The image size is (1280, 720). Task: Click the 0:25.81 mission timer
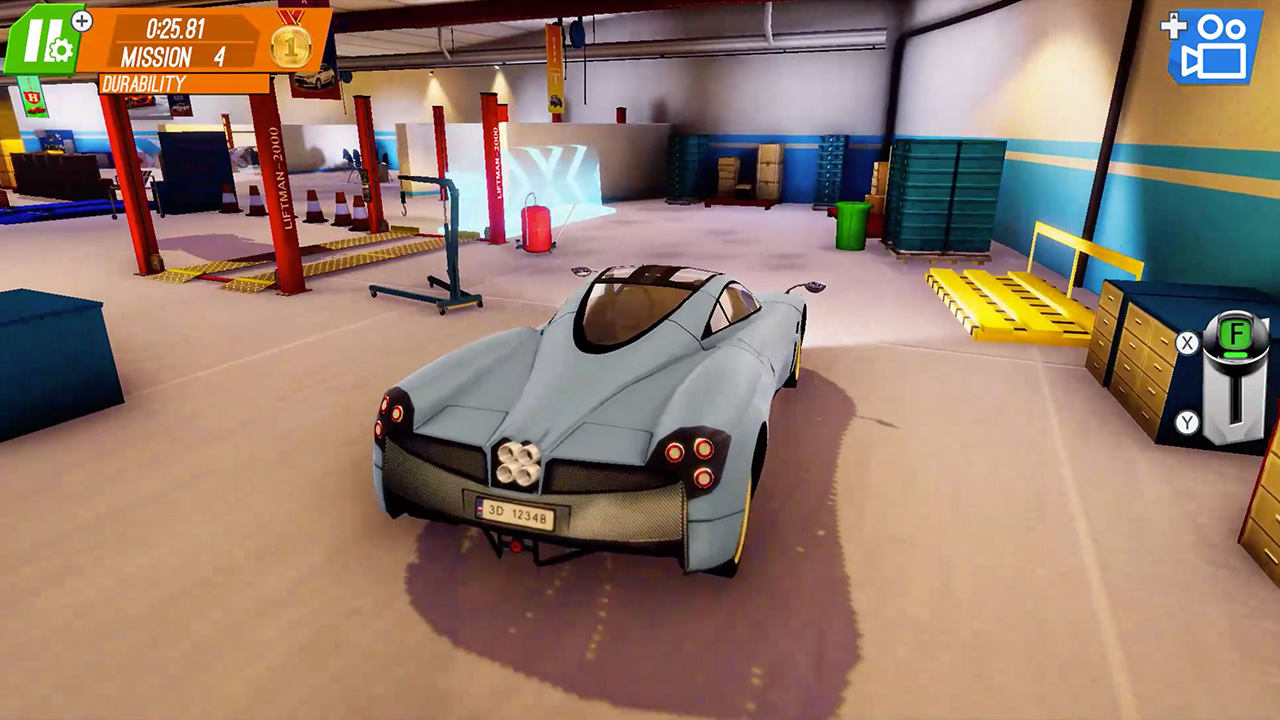tap(175, 29)
